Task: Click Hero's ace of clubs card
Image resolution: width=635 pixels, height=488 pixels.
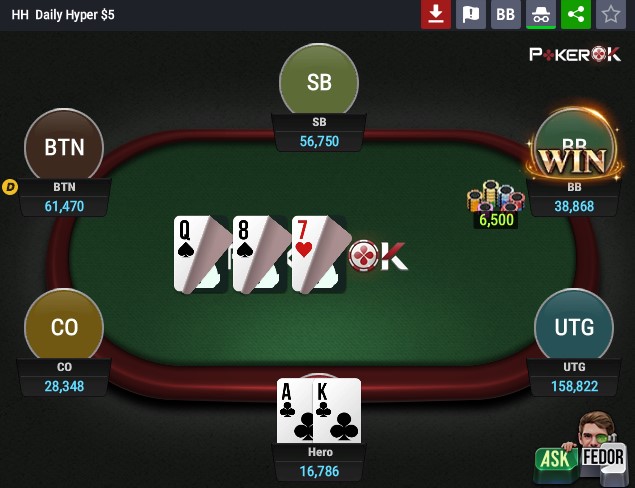Action: pos(298,410)
